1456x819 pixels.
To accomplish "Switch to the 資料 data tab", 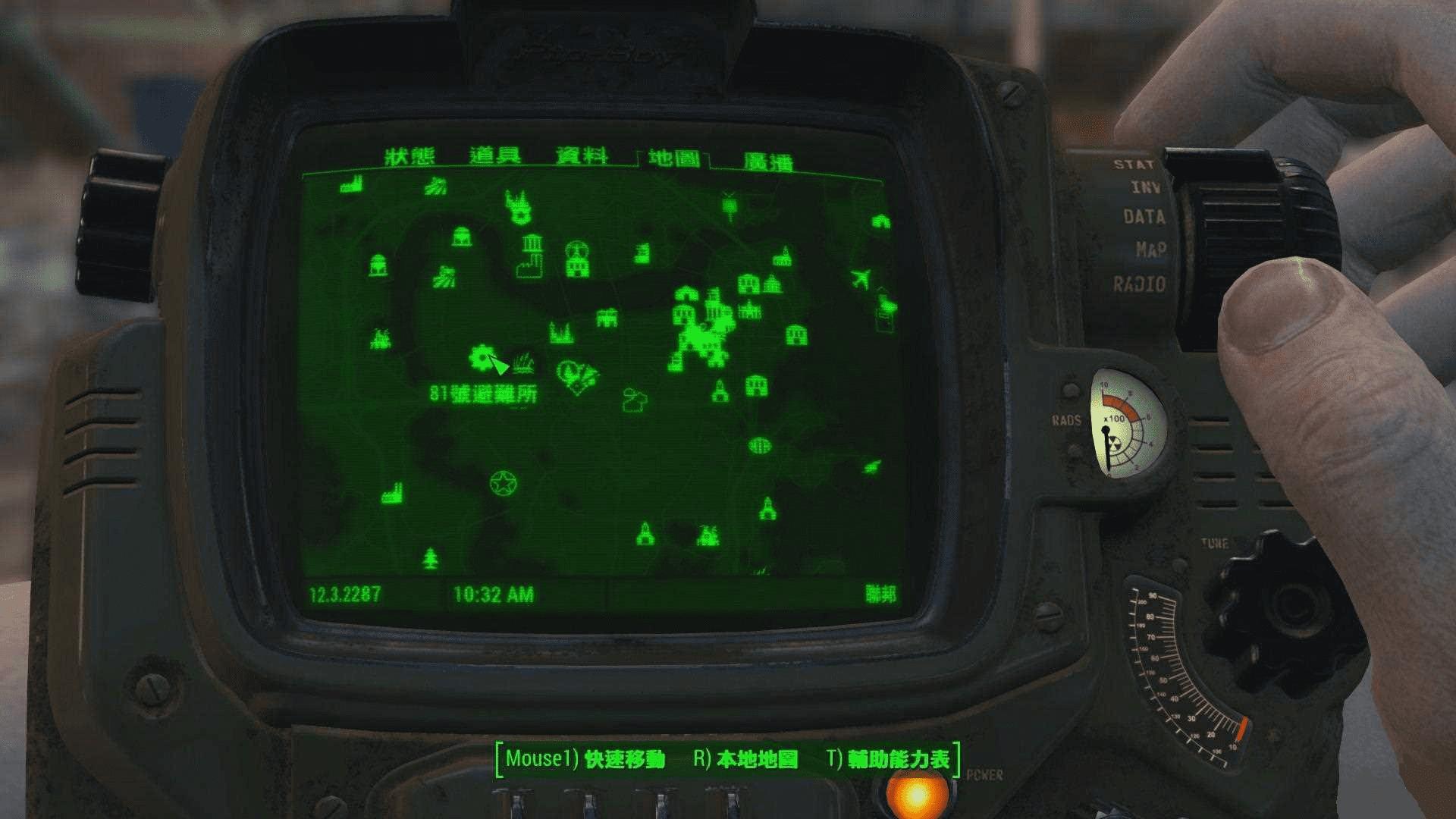I will (582, 156).
